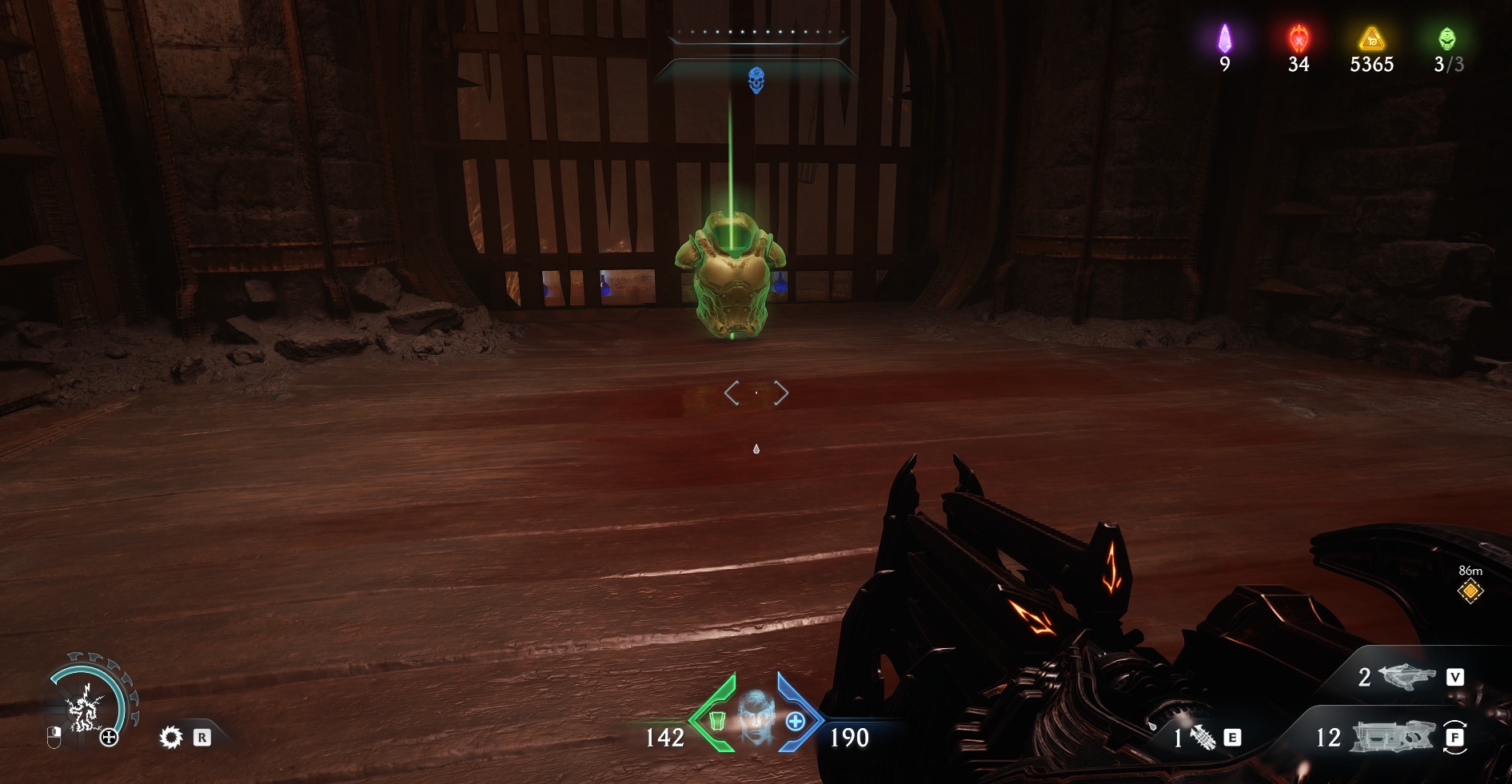Image resolution: width=1512 pixels, height=784 pixels.
Task: Click the blue skull compass marker
Action: coord(756,80)
